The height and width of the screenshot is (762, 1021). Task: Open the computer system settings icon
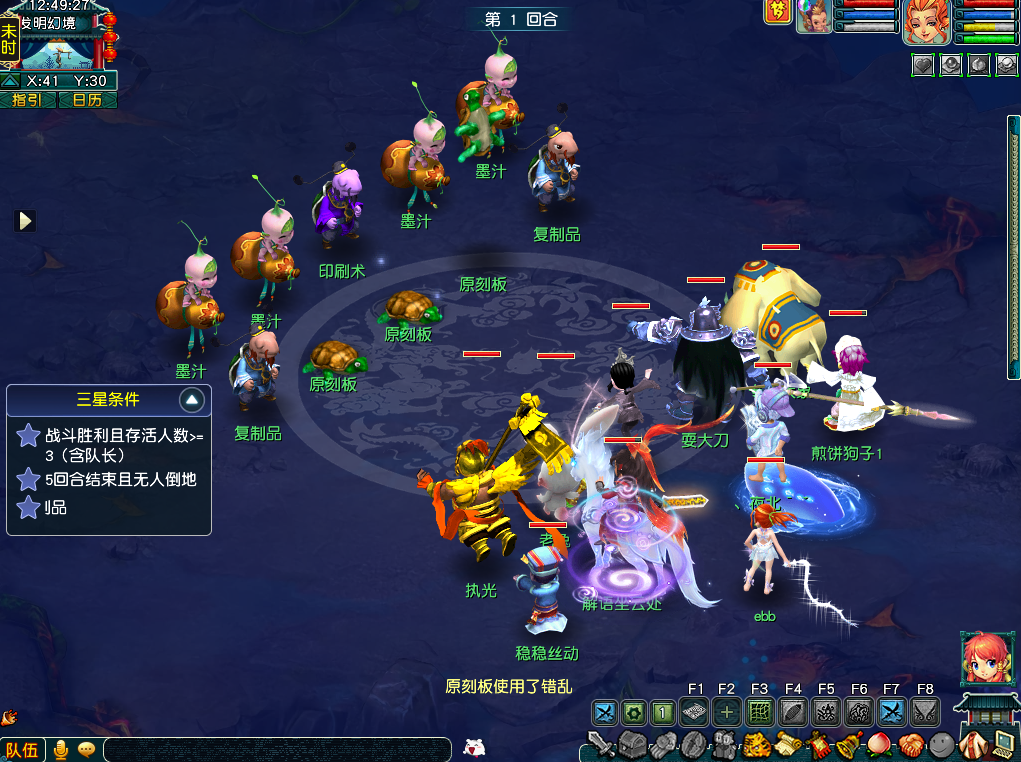coord(1003,743)
